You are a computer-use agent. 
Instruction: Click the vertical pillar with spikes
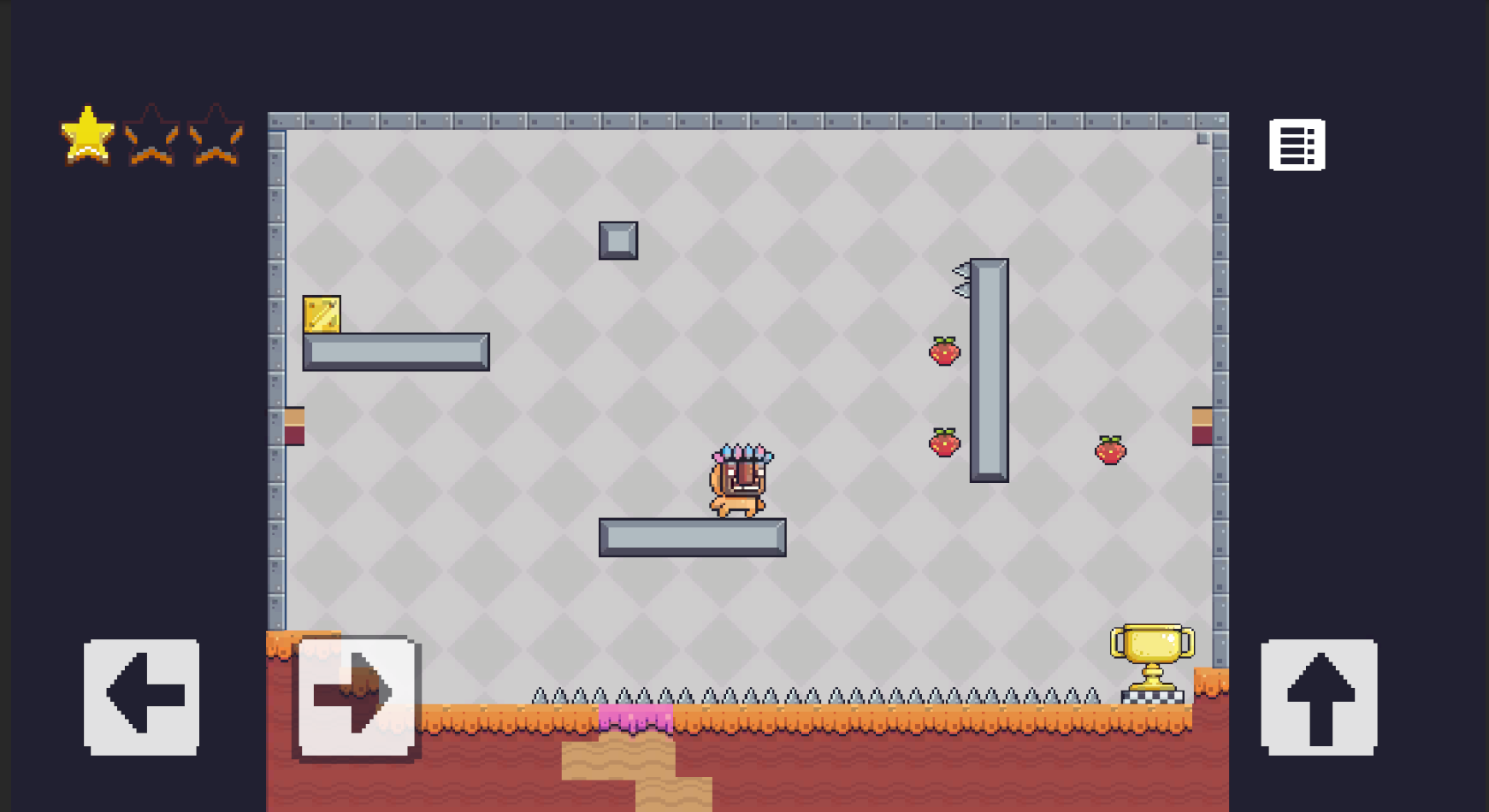pos(988,368)
